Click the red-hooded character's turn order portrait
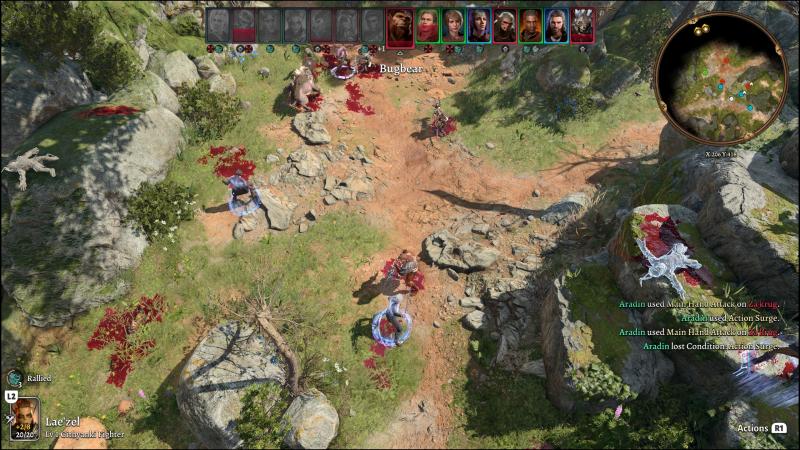Viewport: 800px width, 450px height. pos(427,25)
